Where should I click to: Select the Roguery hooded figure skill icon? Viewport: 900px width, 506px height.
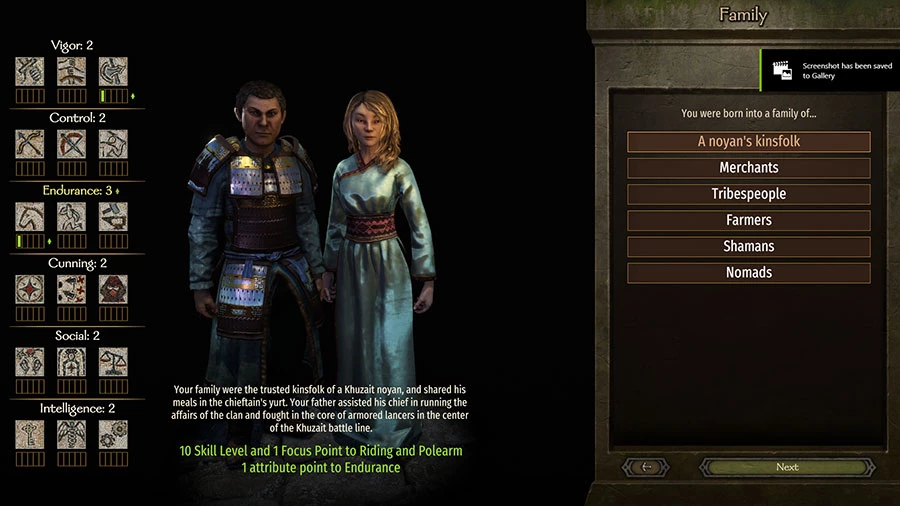(113, 289)
